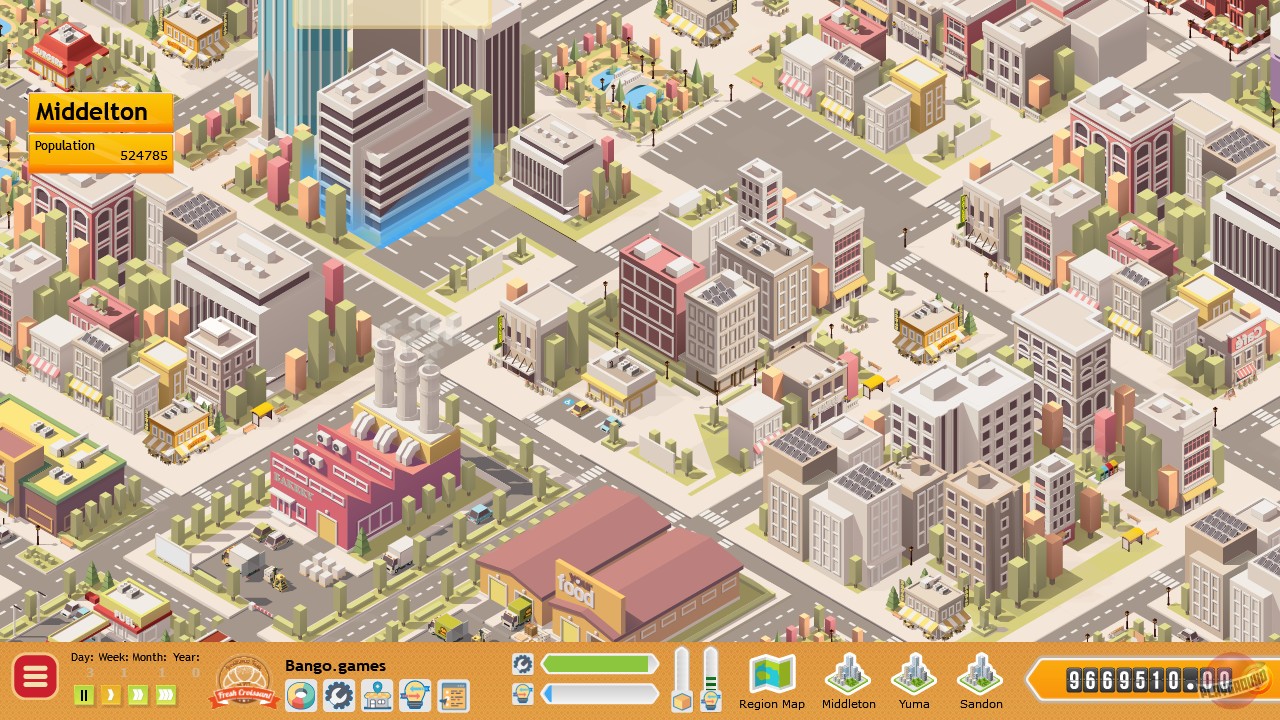Enable double-speed game playback
Viewport: 1280px width, 720px height.
click(x=140, y=693)
